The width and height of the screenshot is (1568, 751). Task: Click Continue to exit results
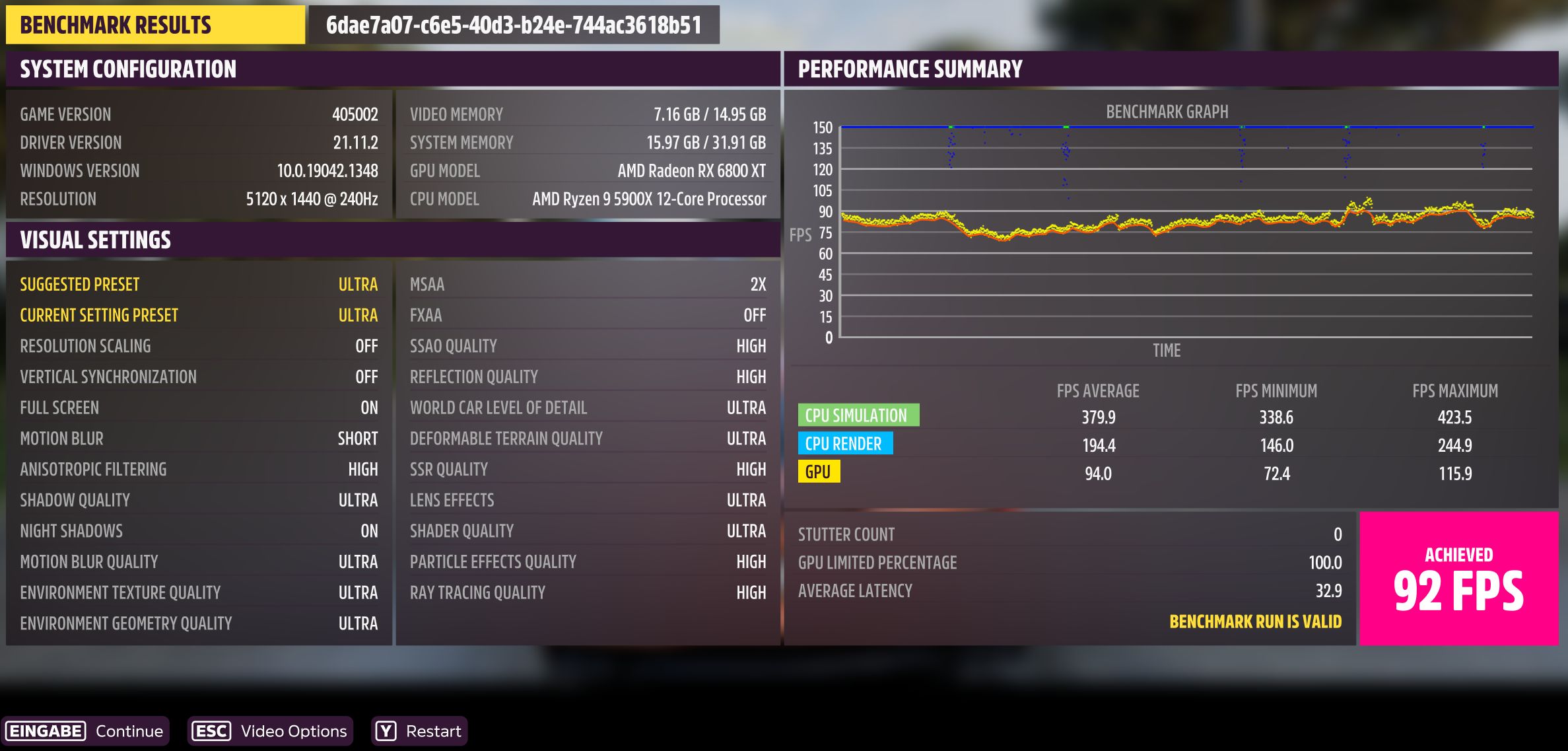click(129, 731)
